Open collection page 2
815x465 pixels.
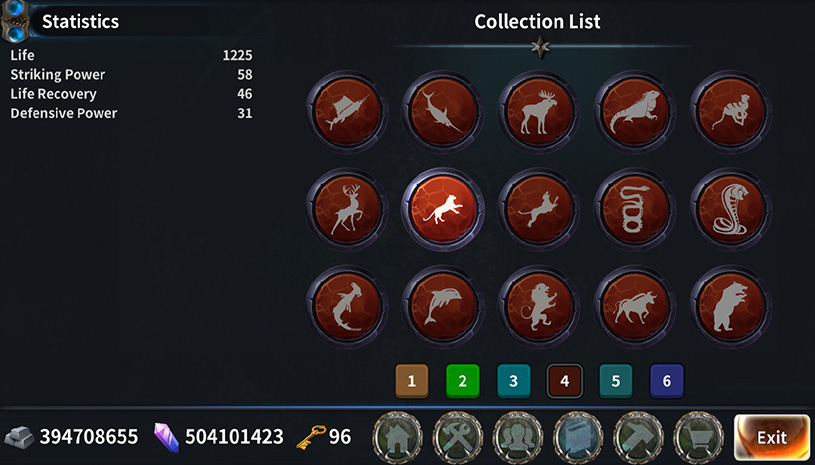[x=462, y=380]
